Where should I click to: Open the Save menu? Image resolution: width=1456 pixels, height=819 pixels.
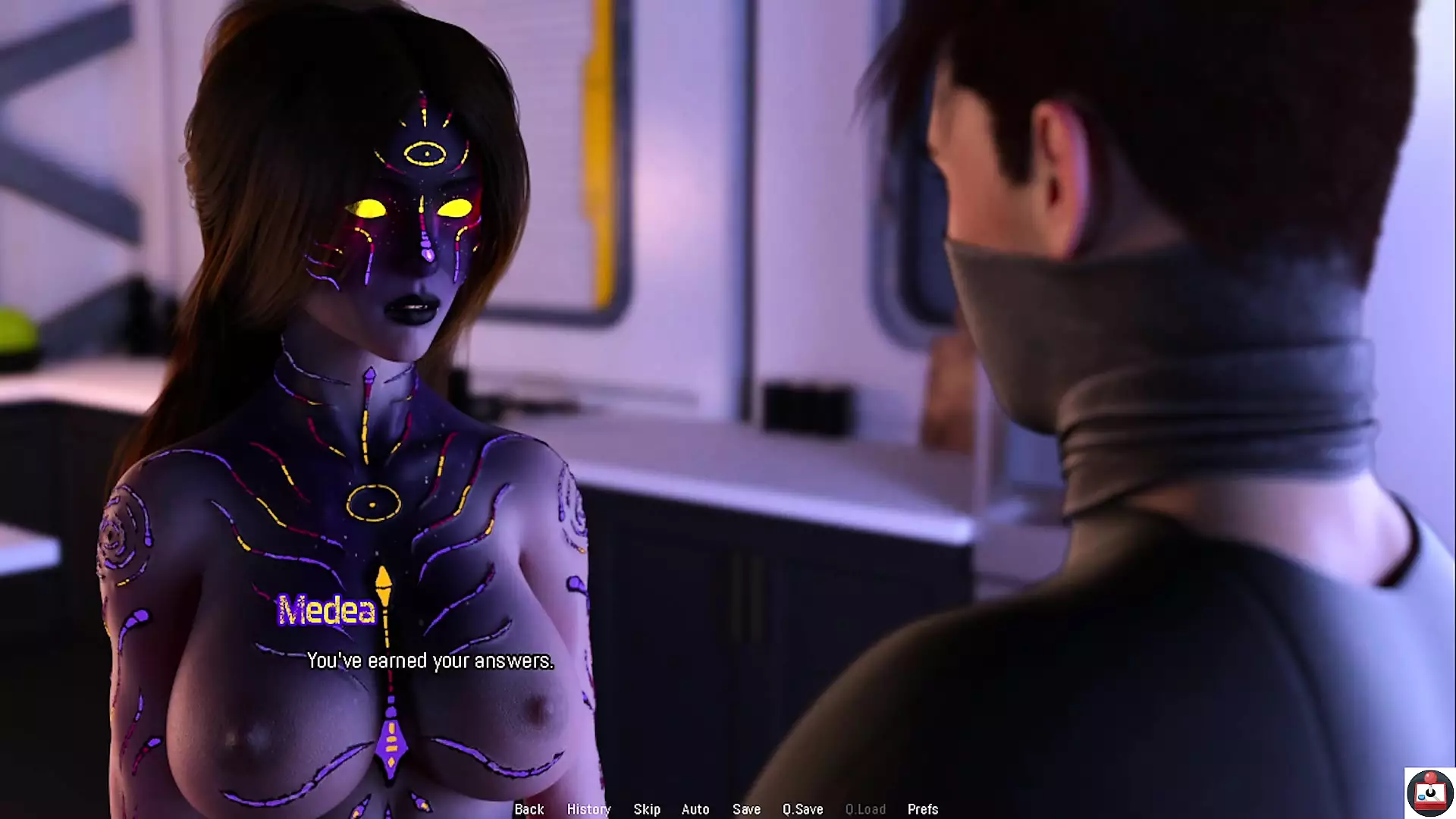(746, 809)
